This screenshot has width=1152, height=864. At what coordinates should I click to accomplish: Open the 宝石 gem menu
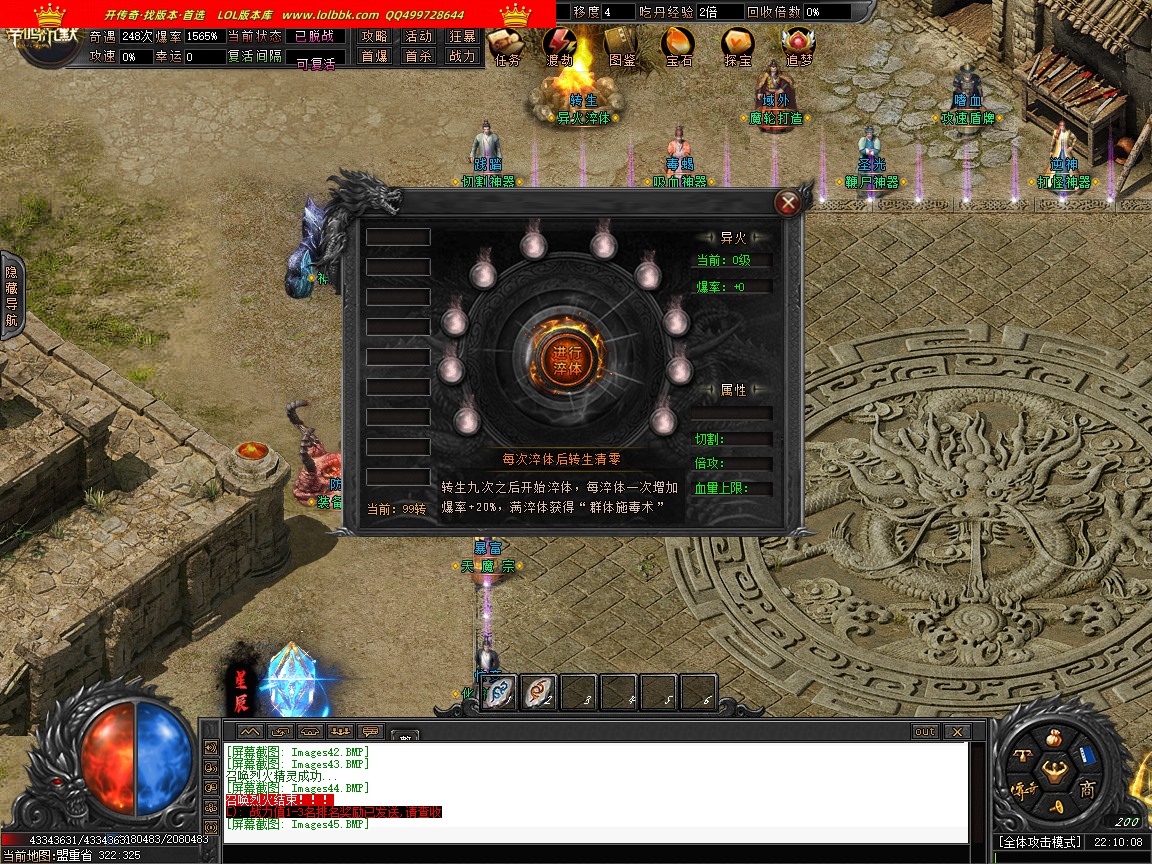[679, 45]
